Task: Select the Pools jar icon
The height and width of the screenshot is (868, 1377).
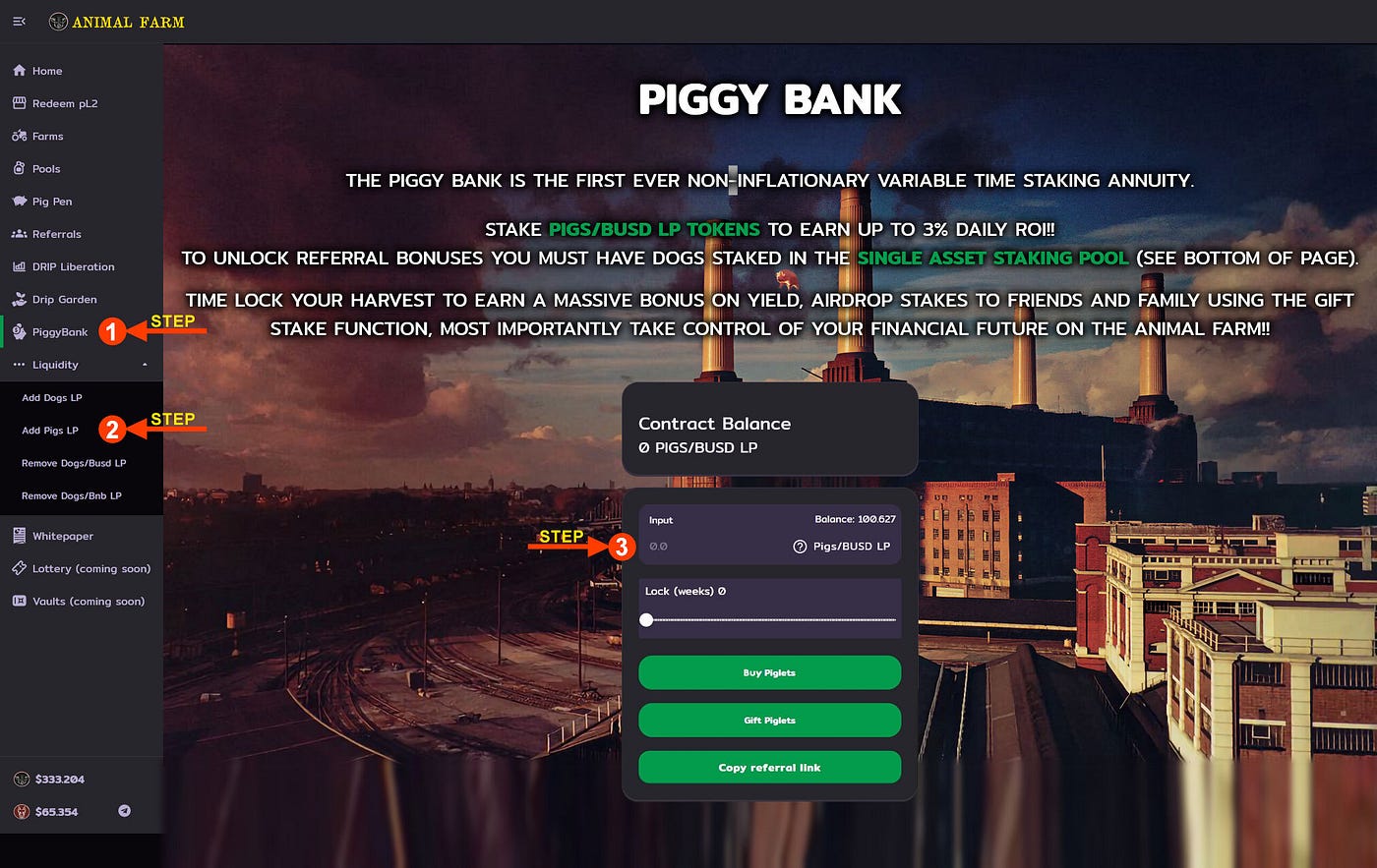Action: click(x=18, y=168)
